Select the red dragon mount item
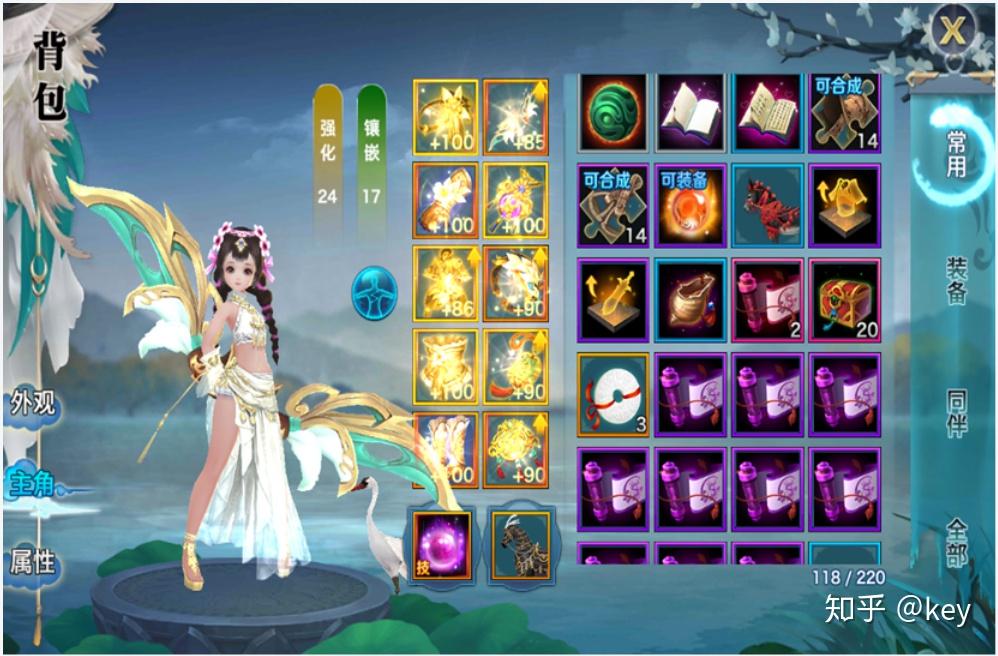 click(767, 203)
